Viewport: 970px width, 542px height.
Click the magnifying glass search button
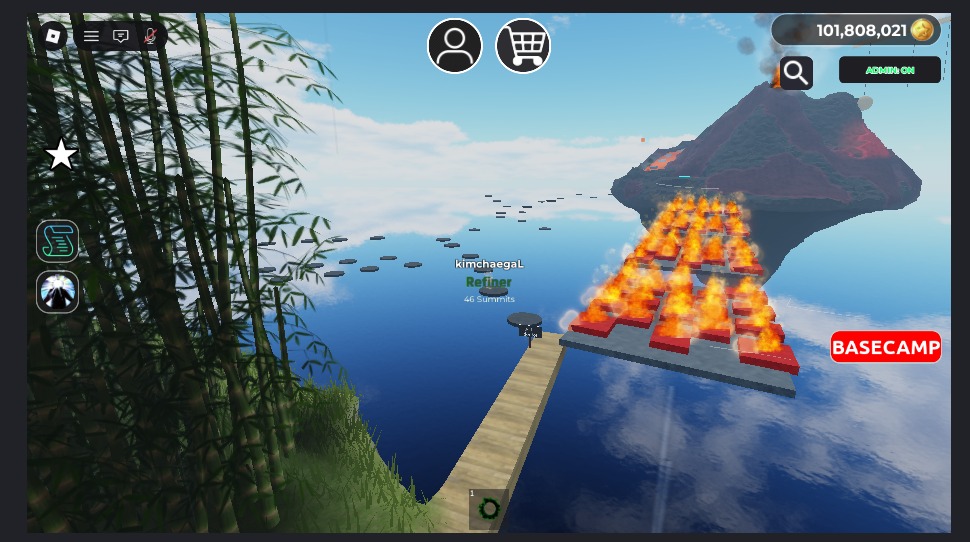[796, 72]
